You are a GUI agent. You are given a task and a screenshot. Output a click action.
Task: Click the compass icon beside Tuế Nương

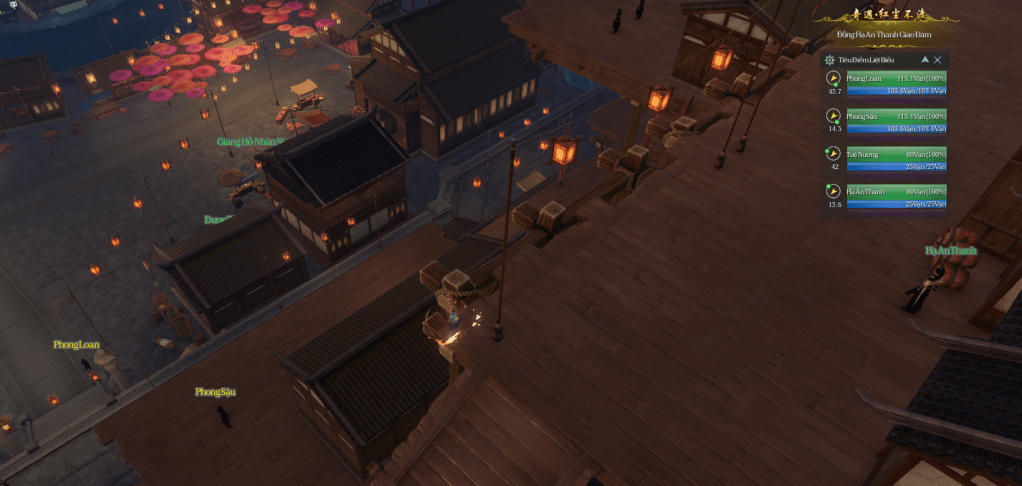pyautogui.click(x=833, y=154)
